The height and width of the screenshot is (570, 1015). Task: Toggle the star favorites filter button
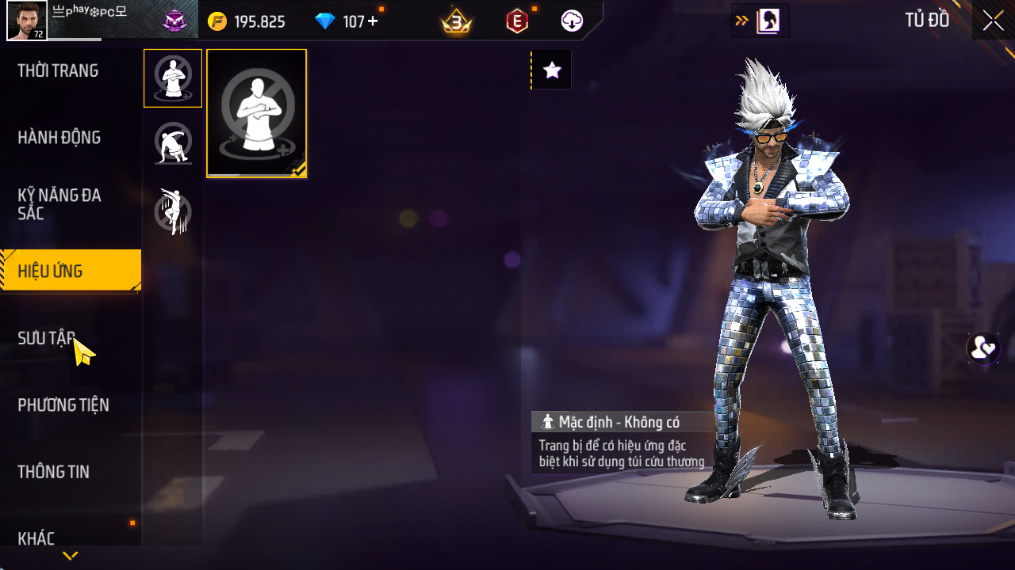(x=552, y=70)
